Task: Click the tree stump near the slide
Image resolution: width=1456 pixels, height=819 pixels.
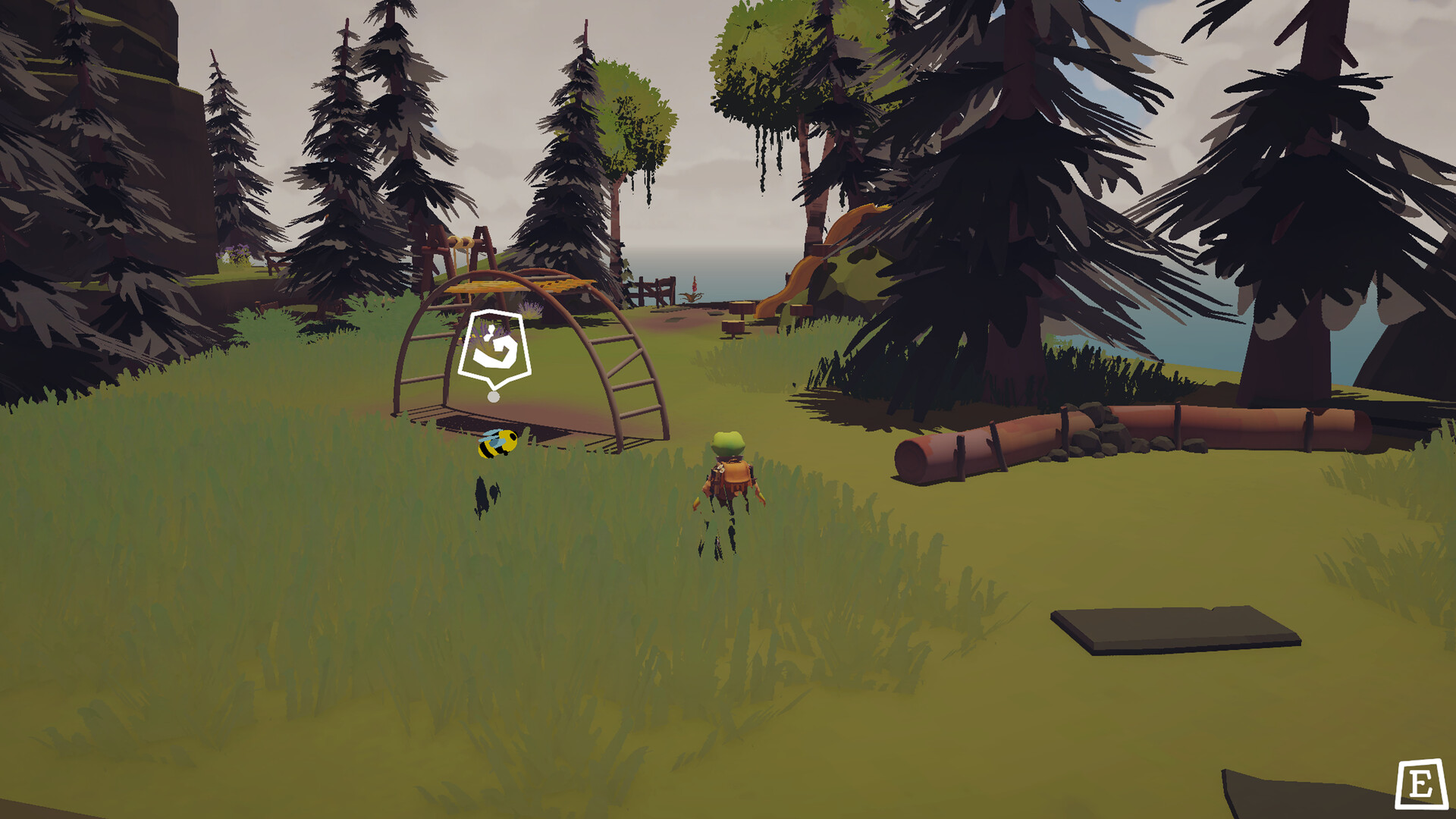Action: [733, 326]
